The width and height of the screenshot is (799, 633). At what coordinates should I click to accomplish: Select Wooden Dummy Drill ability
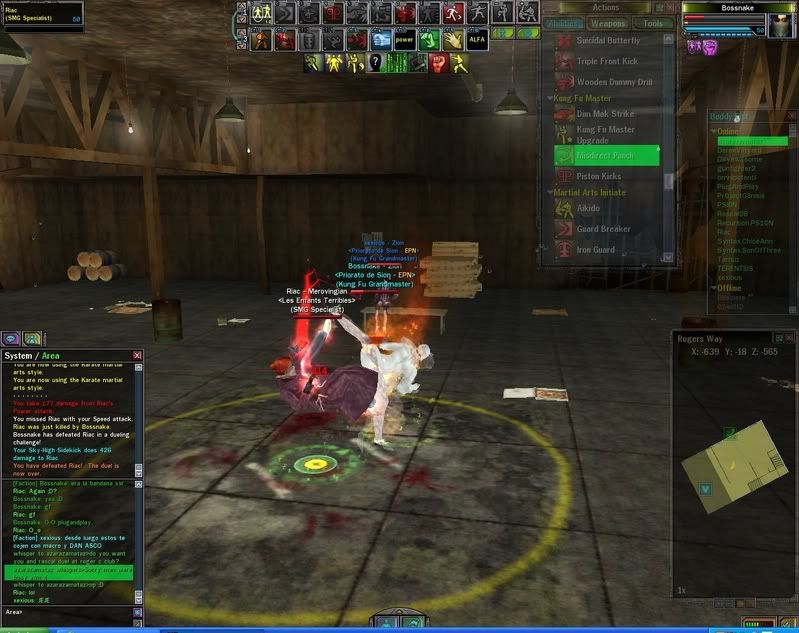pos(614,82)
